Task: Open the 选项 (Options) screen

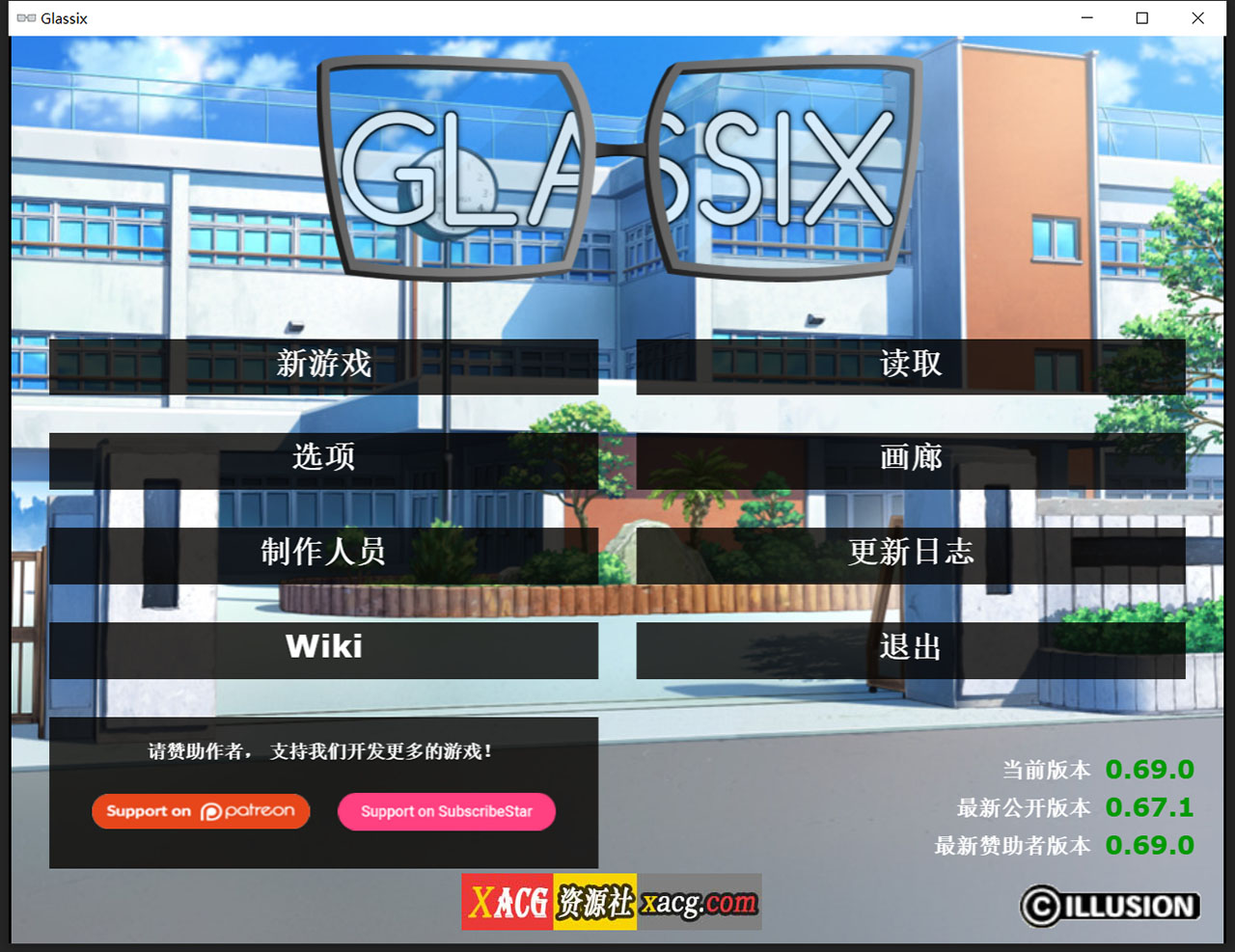Action: 324,459
